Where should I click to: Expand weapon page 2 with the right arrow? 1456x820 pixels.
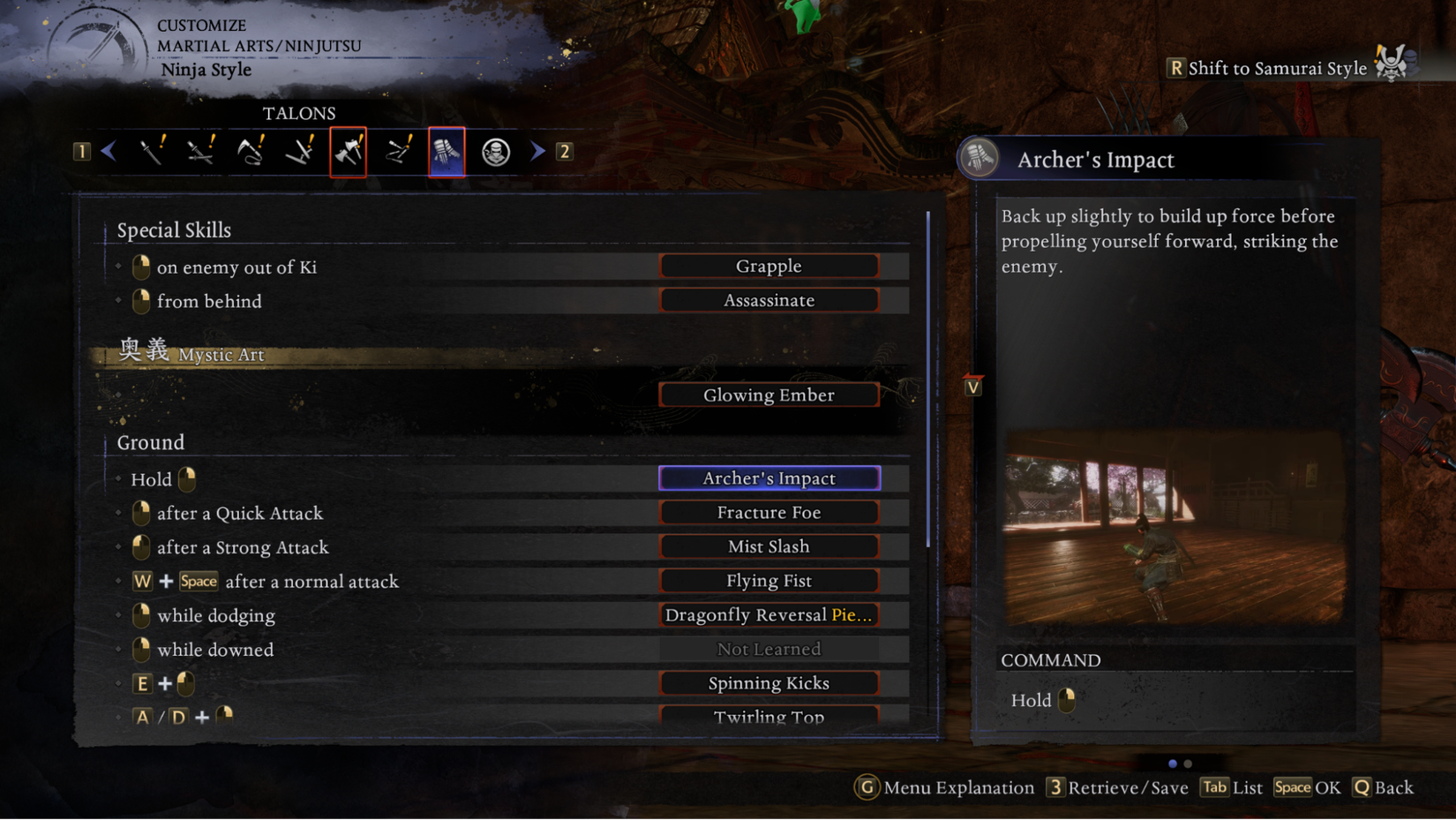click(x=538, y=150)
